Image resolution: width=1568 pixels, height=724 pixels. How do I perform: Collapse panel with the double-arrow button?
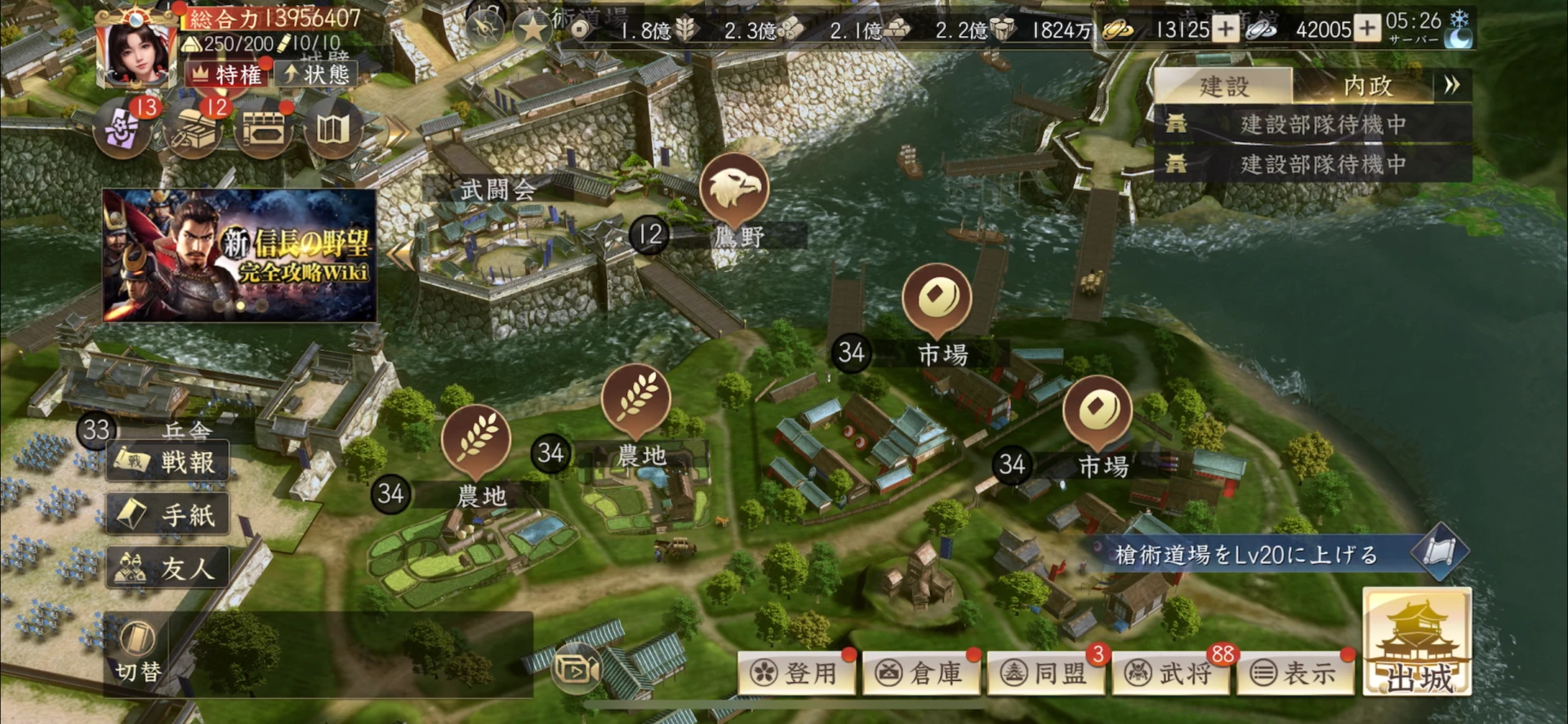pyautogui.click(x=1451, y=85)
